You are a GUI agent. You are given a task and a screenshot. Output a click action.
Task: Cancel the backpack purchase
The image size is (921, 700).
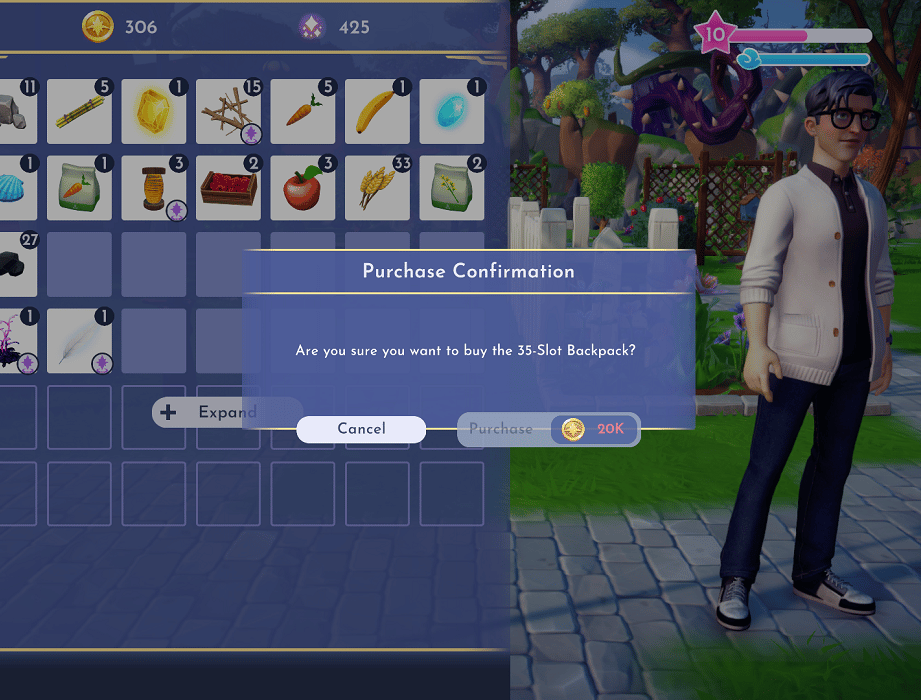(x=361, y=429)
